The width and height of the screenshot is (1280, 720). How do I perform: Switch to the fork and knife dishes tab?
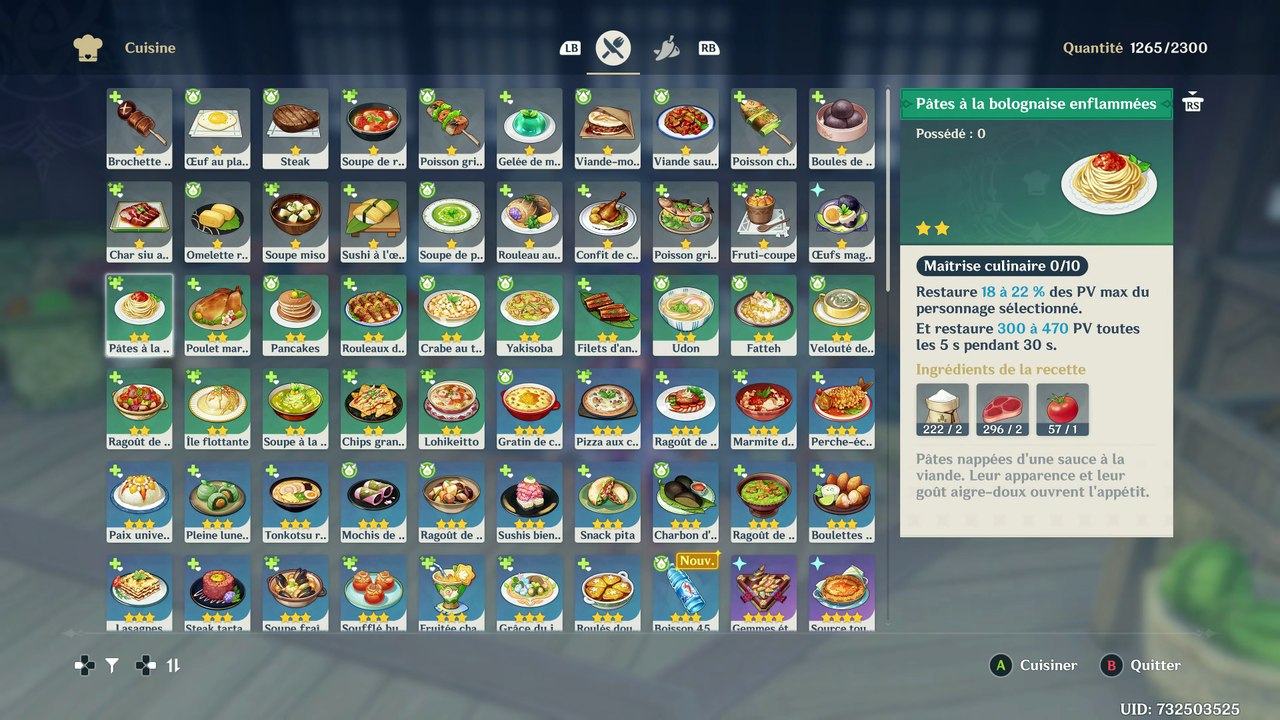[x=613, y=48]
